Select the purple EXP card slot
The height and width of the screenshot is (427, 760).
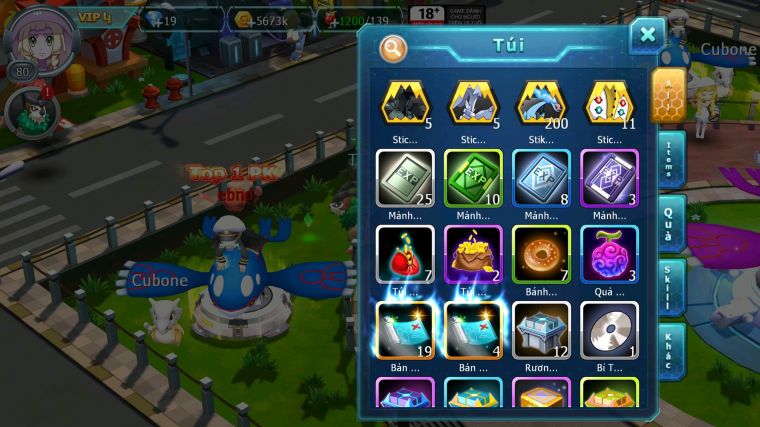click(609, 177)
